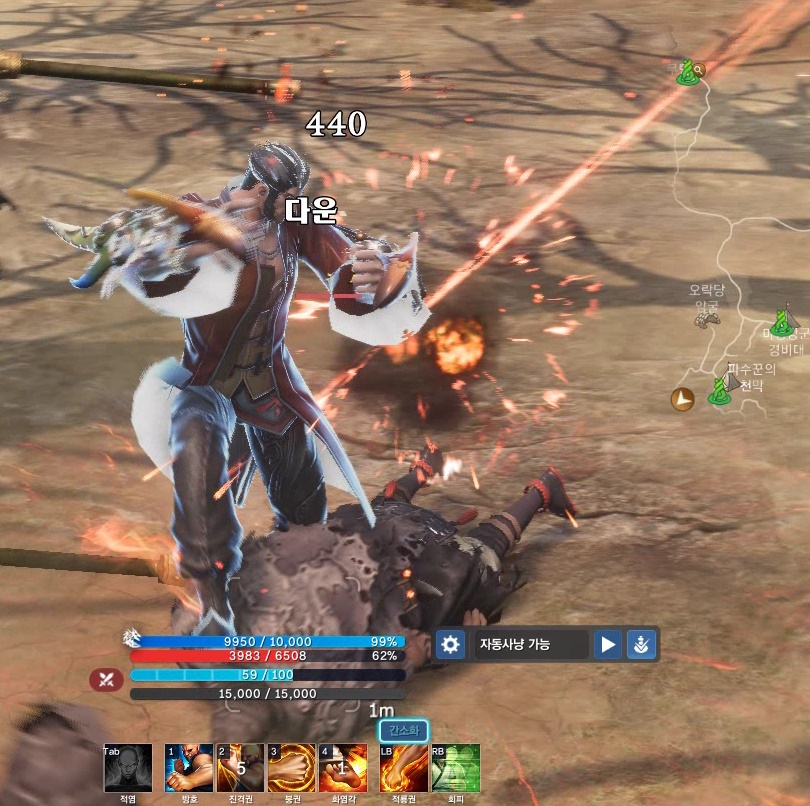The height and width of the screenshot is (806, 810).
Task: Click the red crossed-swords combat icon
Action: coord(106,680)
